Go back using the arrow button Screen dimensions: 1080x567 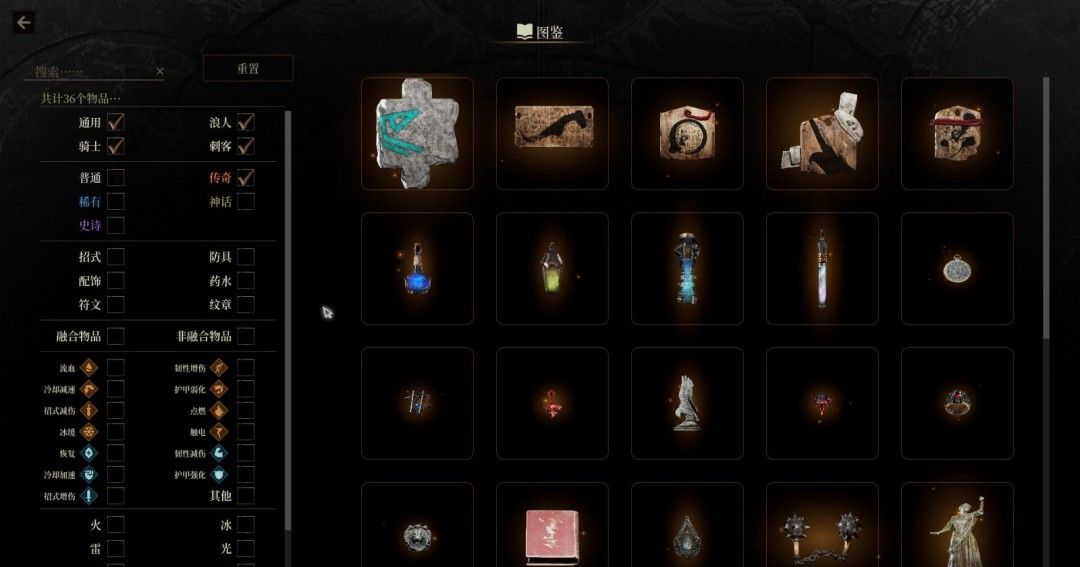tap(23, 23)
